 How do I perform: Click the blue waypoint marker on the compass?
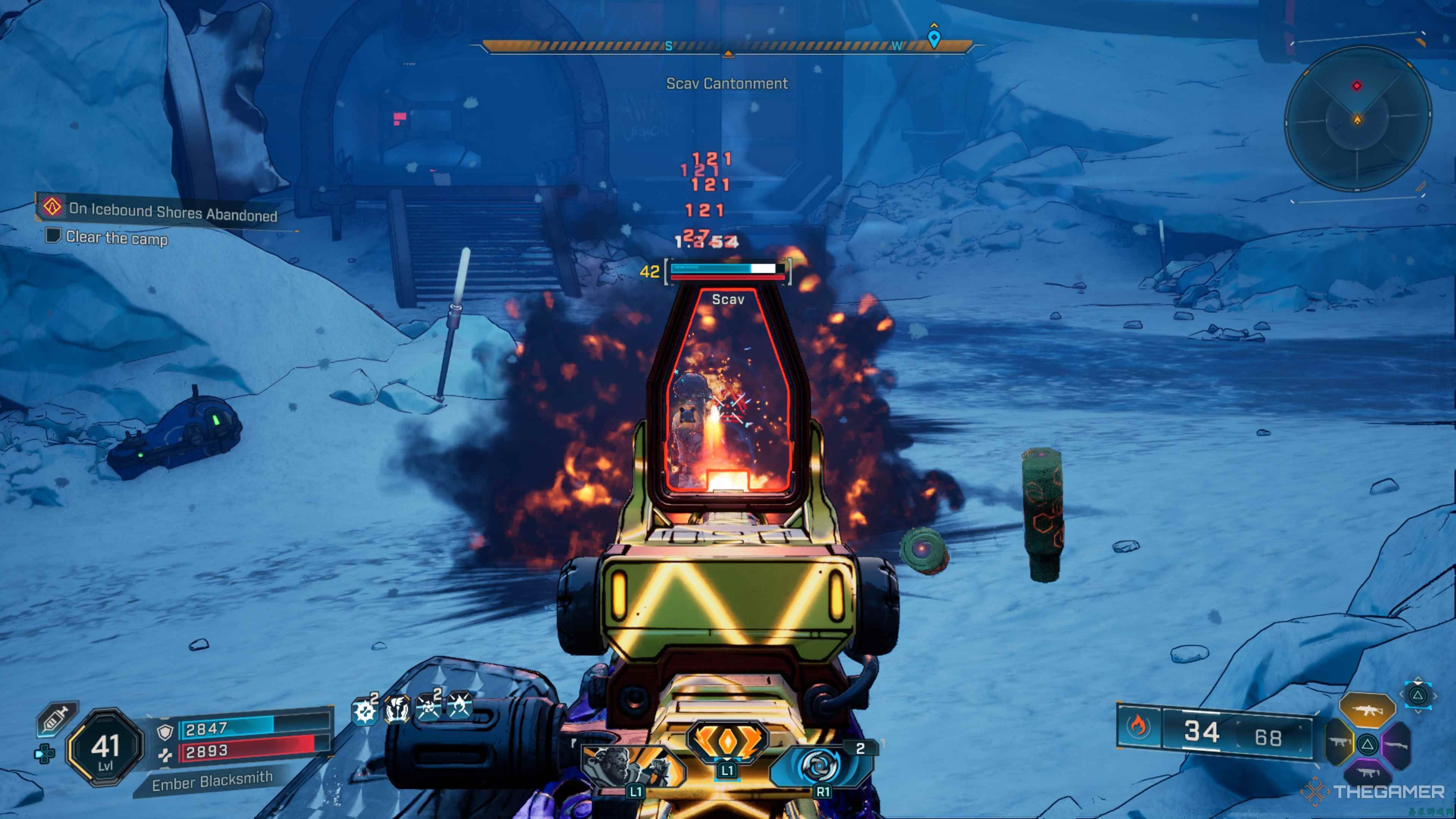934,38
